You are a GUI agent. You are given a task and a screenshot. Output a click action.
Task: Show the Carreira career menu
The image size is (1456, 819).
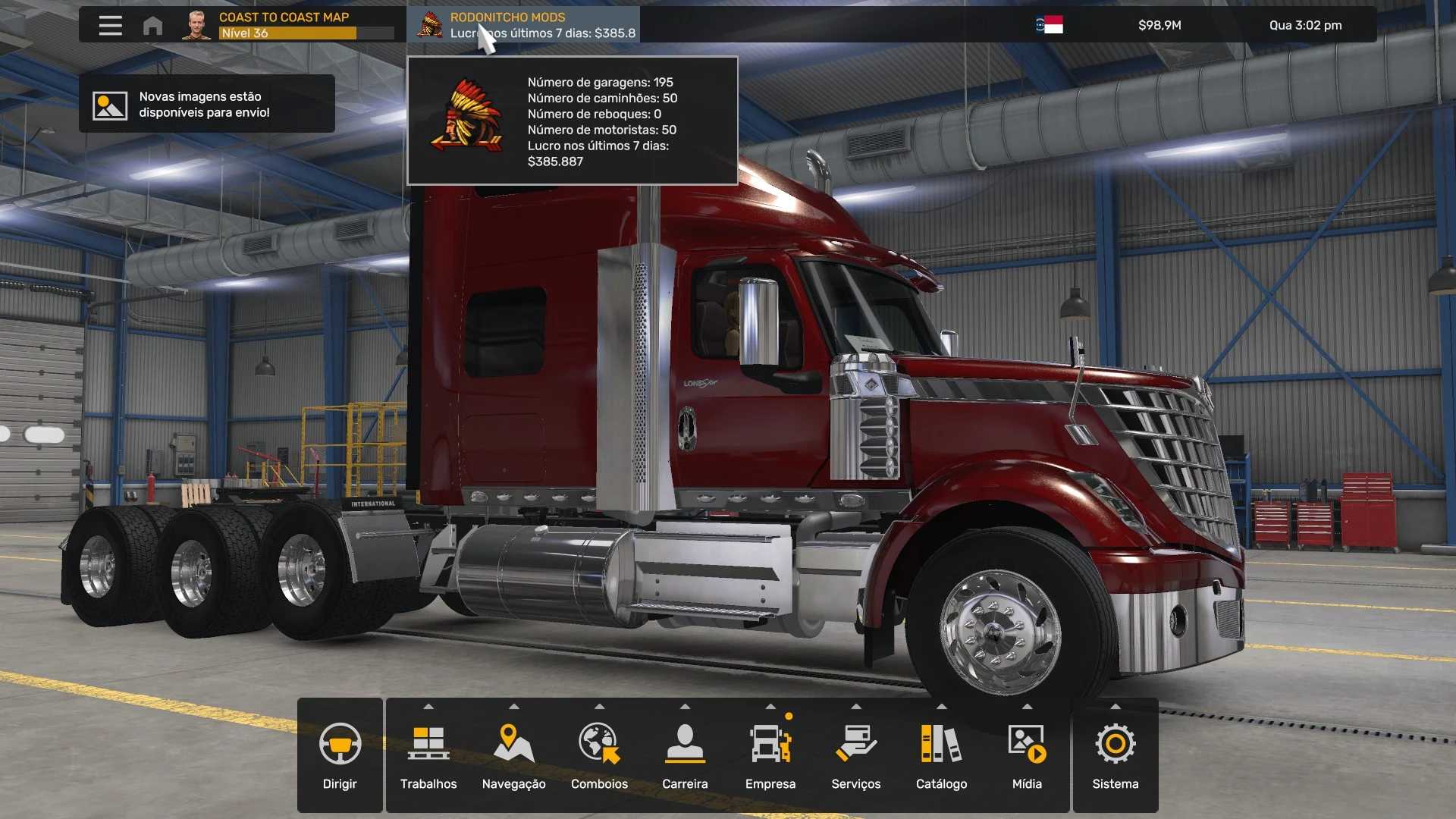pyautogui.click(x=685, y=755)
